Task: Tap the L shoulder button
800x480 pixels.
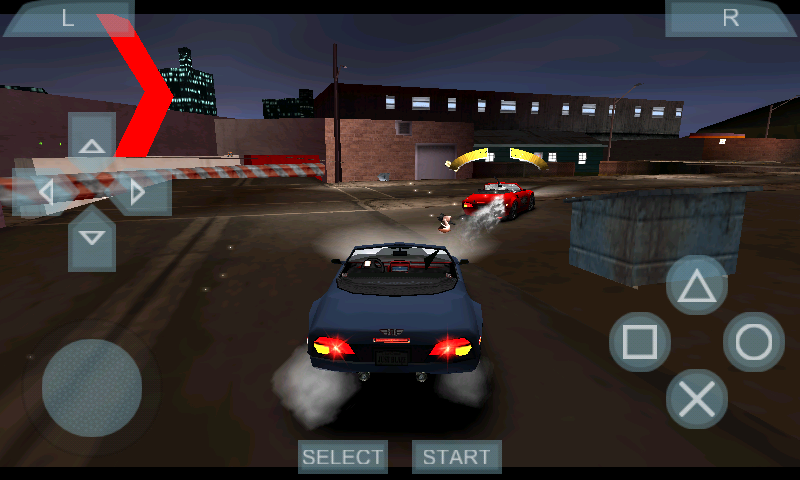Action: [x=68, y=18]
